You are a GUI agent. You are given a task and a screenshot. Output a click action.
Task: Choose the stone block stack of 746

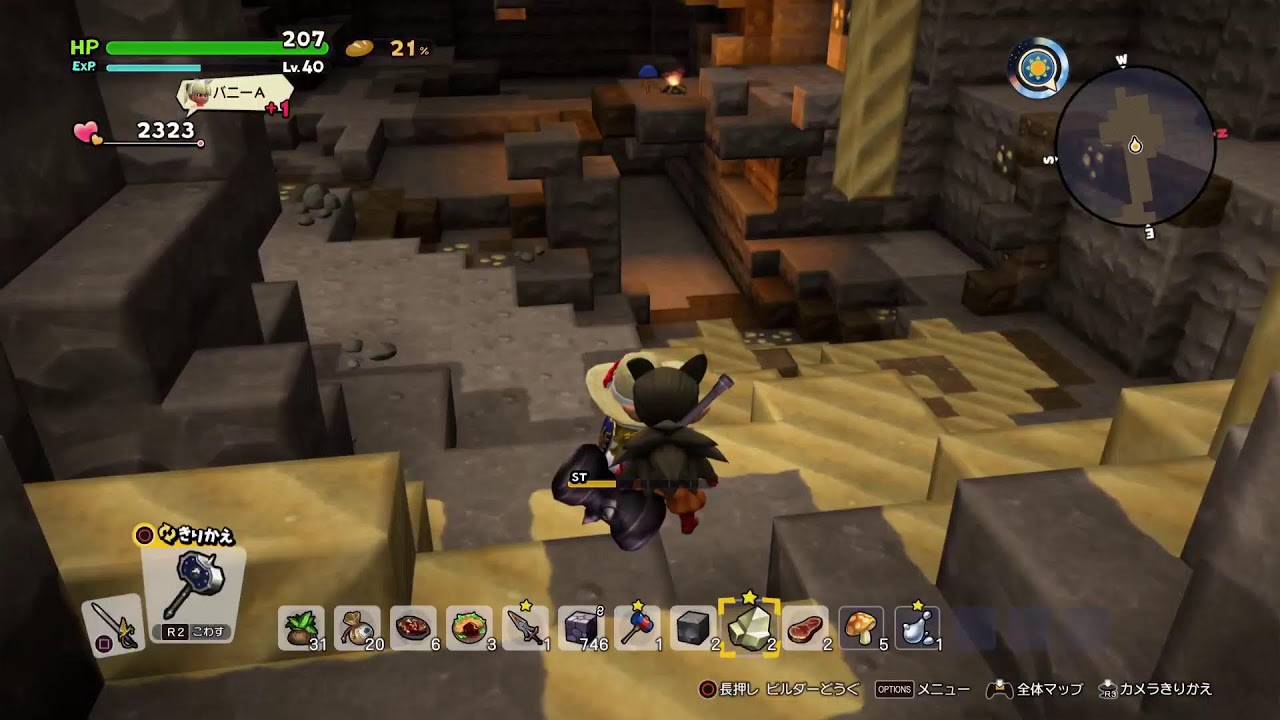tap(581, 628)
